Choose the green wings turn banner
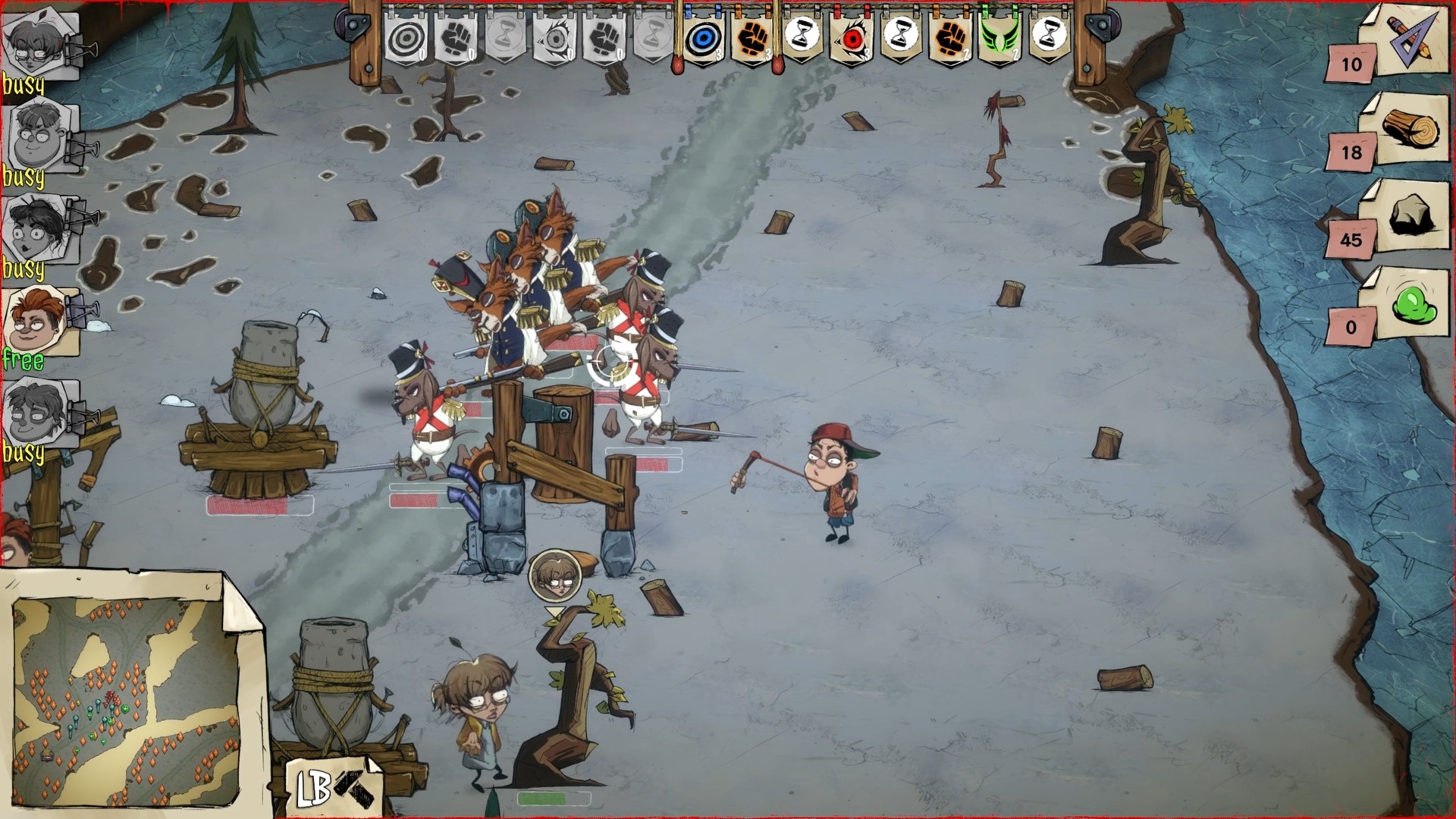 pos(999,36)
